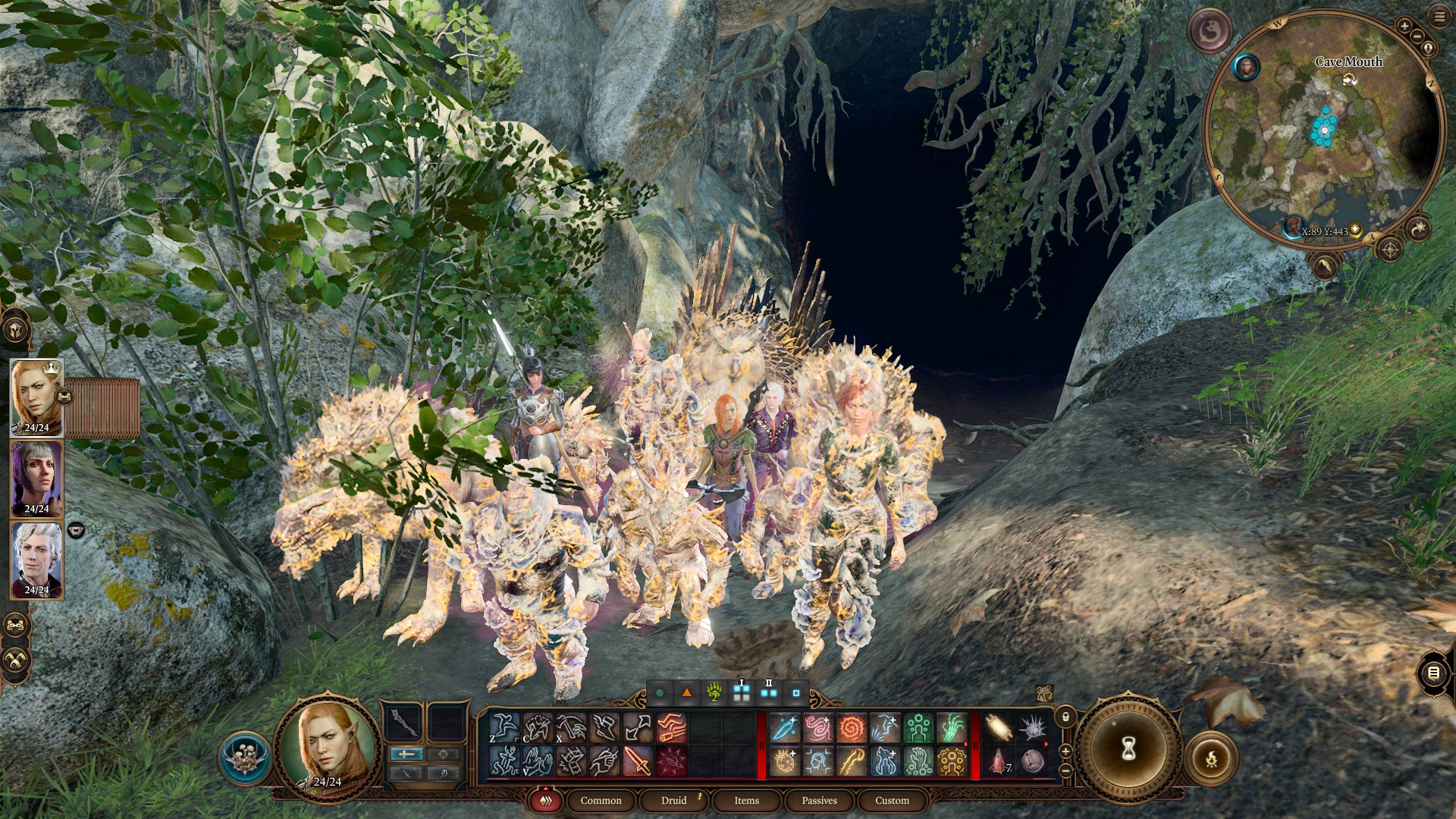Cast the orange spiral spell

click(x=851, y=728)
